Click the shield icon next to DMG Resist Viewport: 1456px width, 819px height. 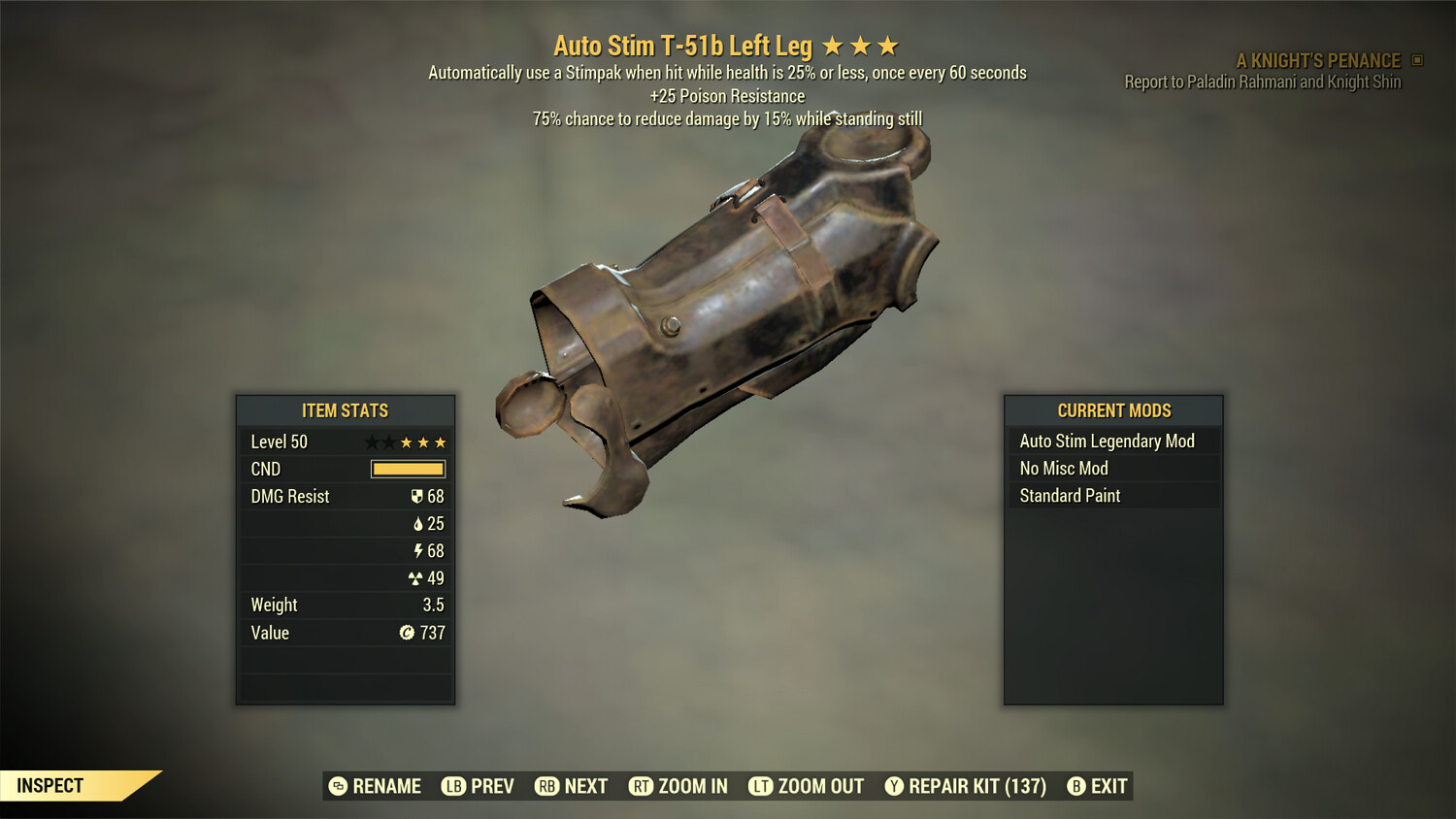tap(417, 496)
